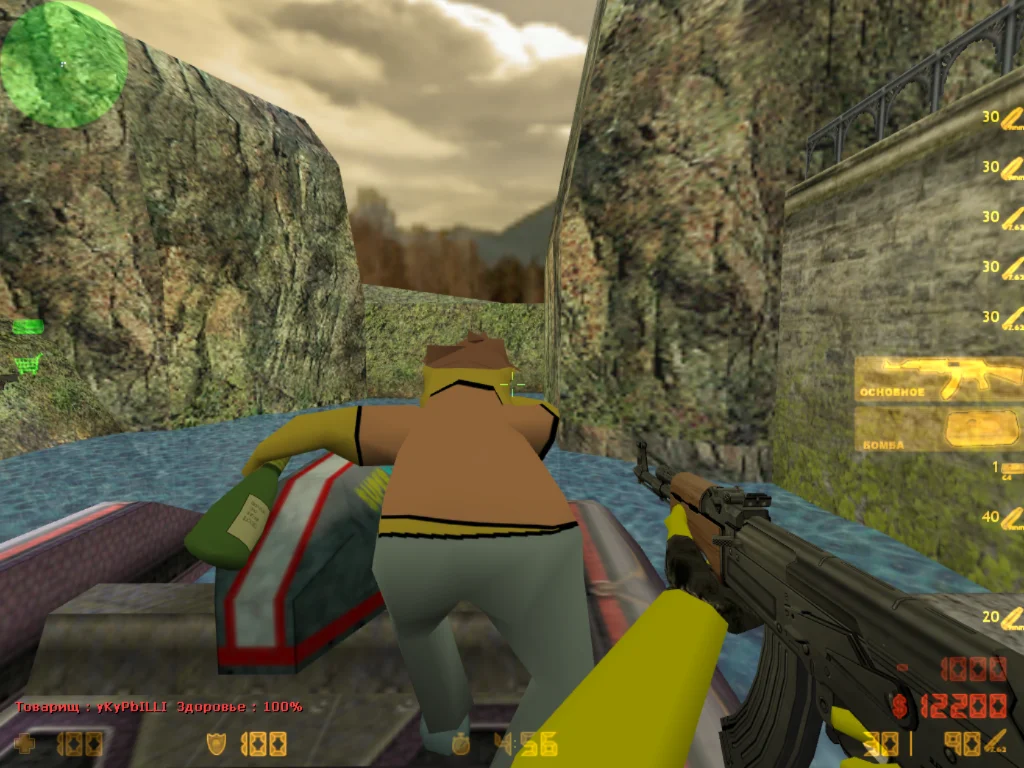
Task: Click the green C4 bomb carrier icon
Action: 27,326
